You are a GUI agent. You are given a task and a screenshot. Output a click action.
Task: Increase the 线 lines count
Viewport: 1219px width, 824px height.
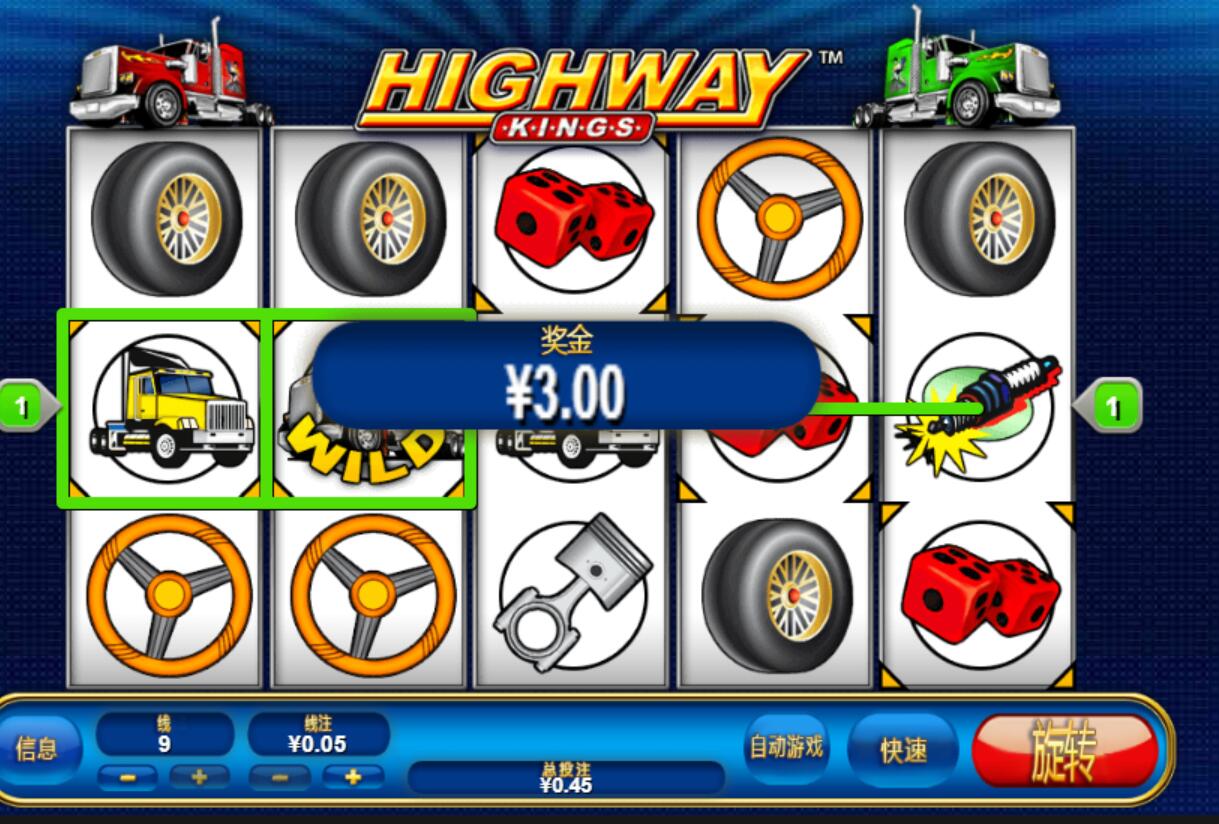199,777
